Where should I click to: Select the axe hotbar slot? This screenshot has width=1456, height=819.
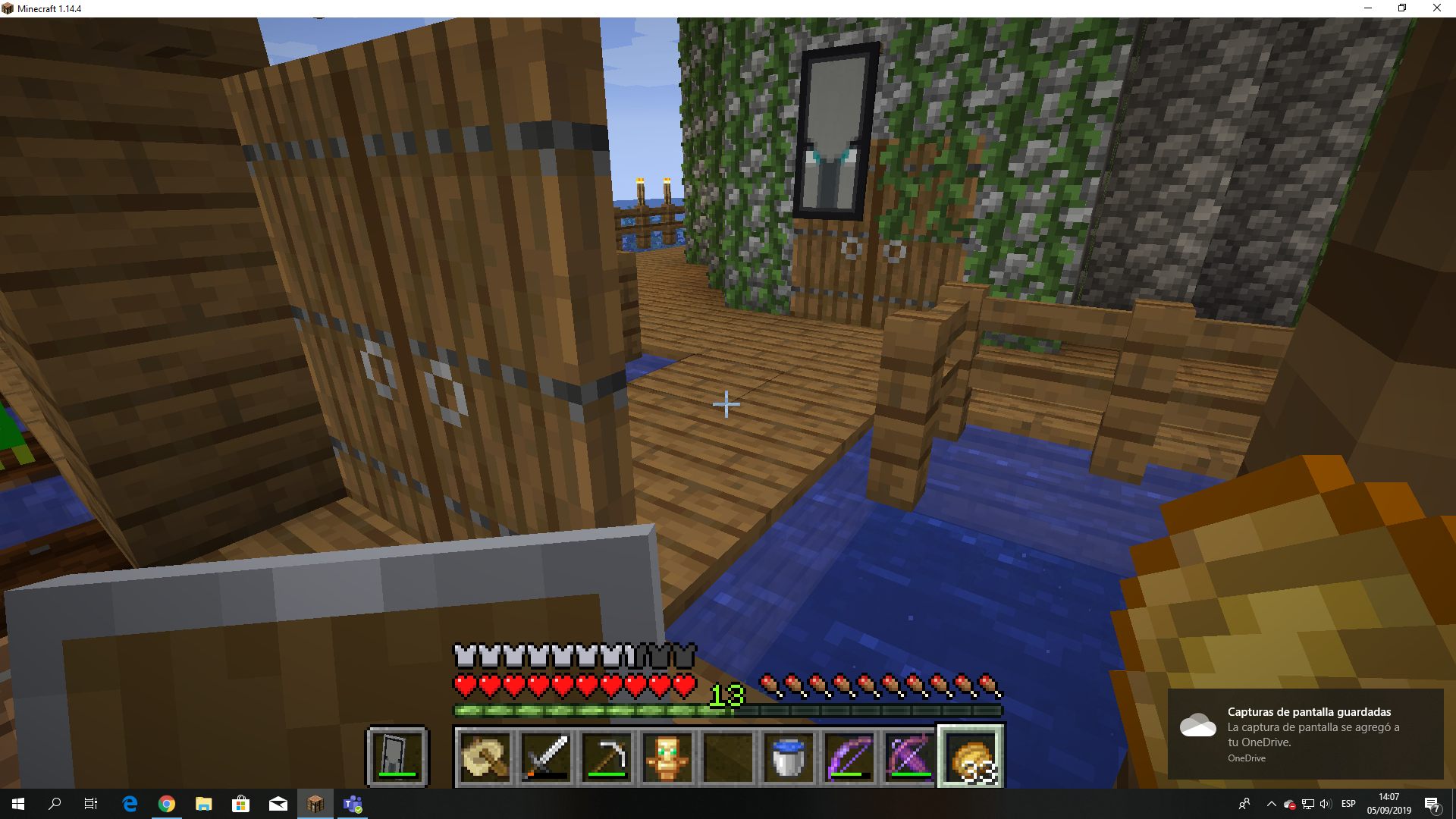485,757
